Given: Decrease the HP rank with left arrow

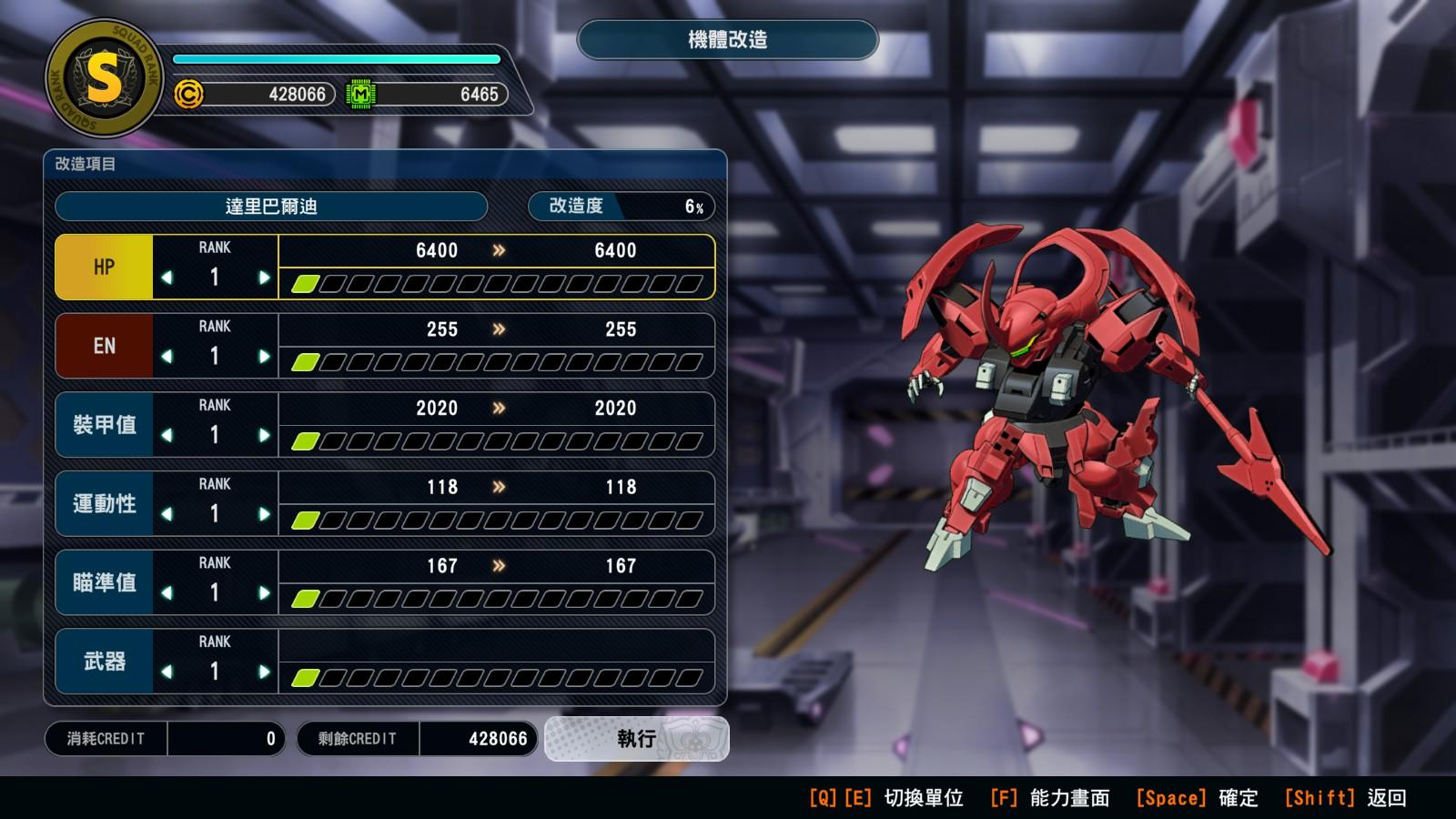Looking at the screenshot, I should click(x=167, y=278).
